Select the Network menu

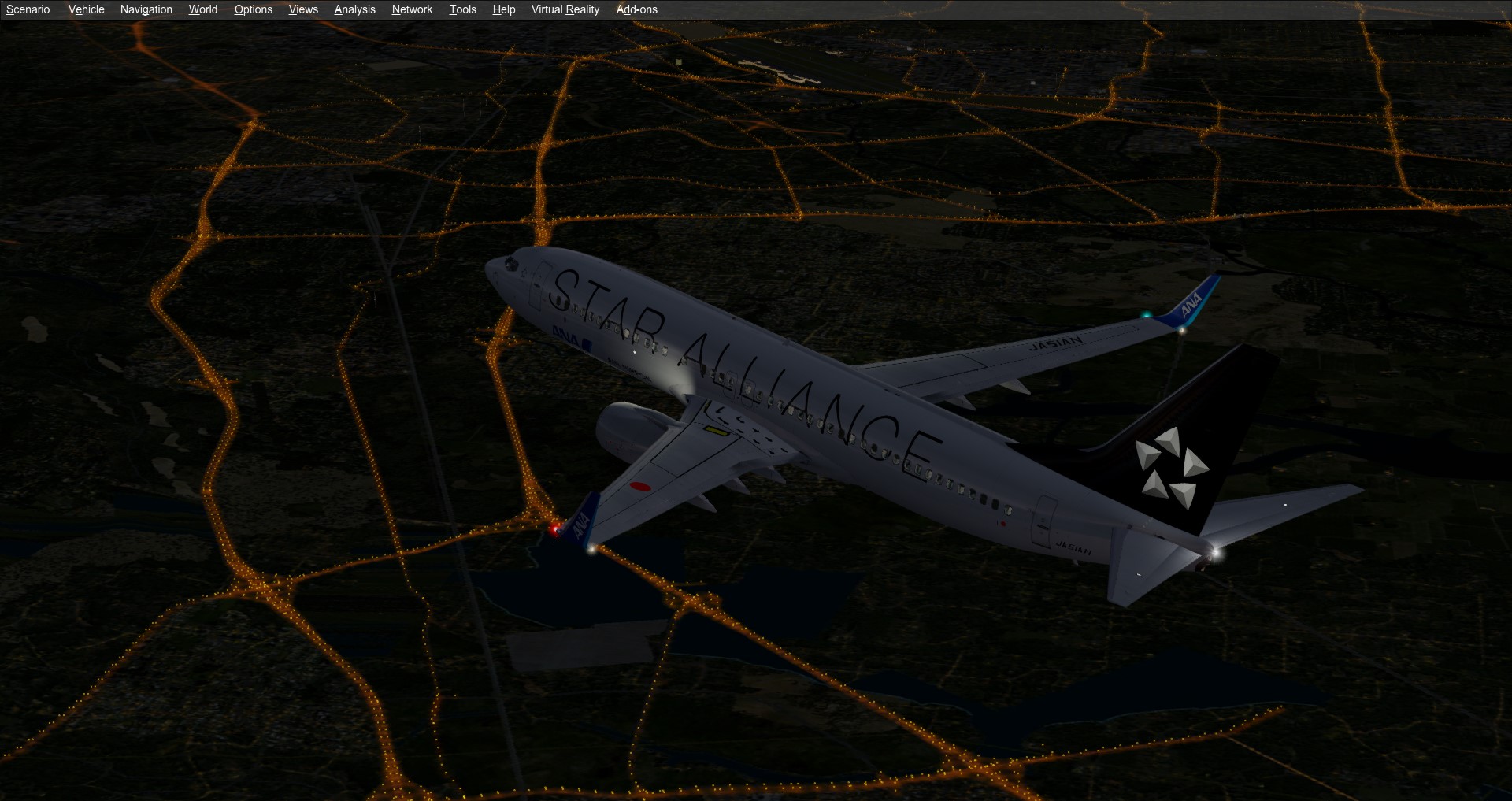point(412,9)
